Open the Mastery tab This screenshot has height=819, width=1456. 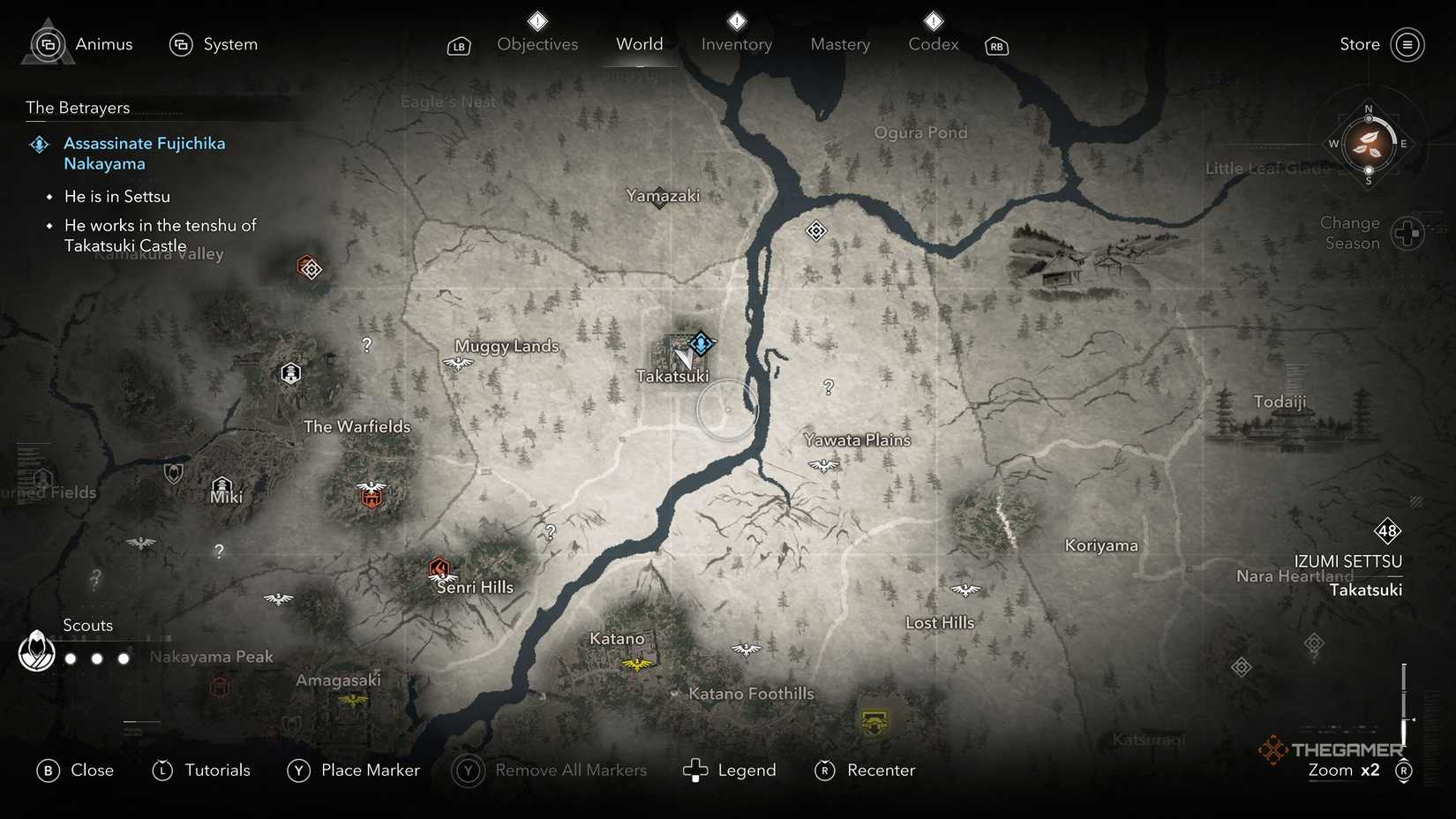[x=839, y=43]
